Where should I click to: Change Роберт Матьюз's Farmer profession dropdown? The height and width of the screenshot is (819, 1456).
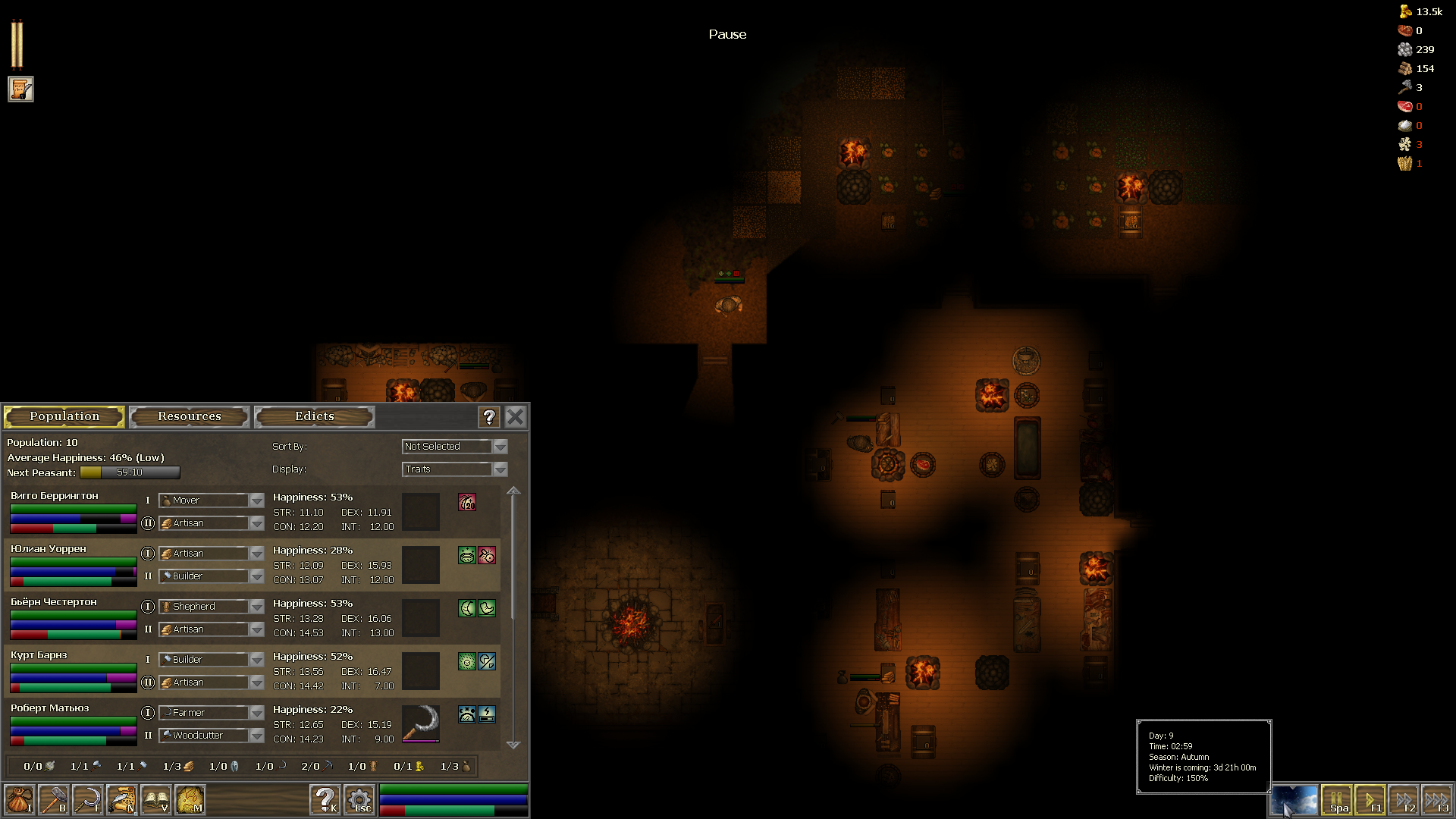click(x=211, y=712)
